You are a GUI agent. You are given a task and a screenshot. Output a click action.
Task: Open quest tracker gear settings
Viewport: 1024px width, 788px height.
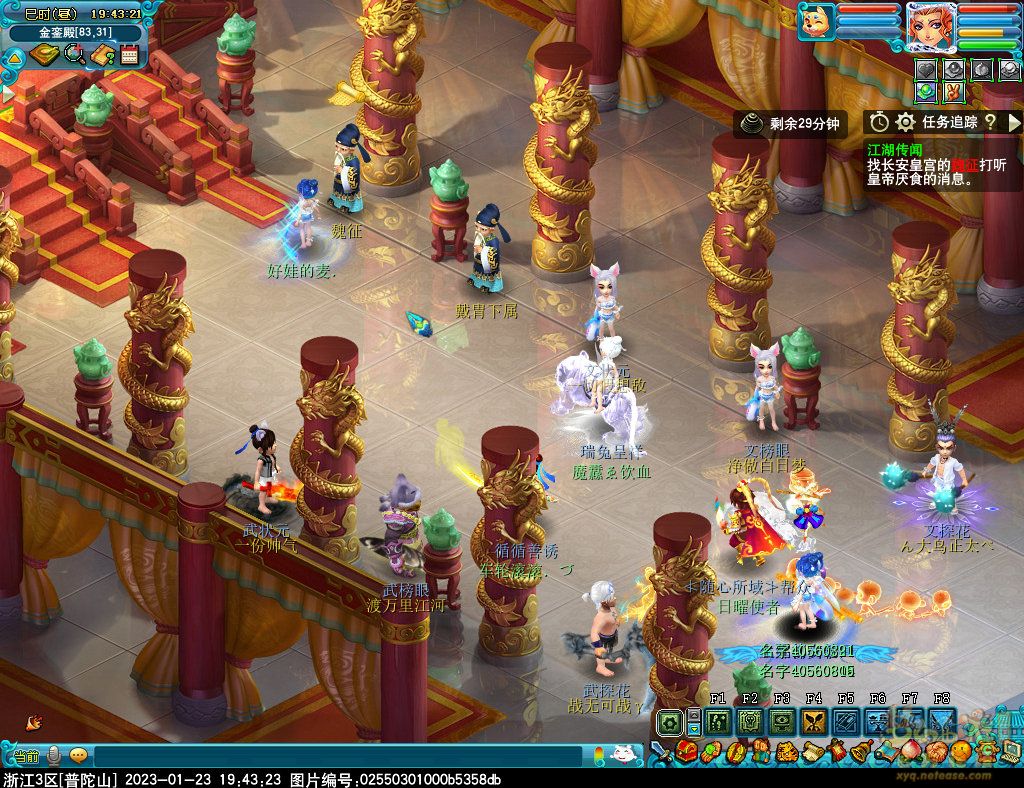coord(906,122)
